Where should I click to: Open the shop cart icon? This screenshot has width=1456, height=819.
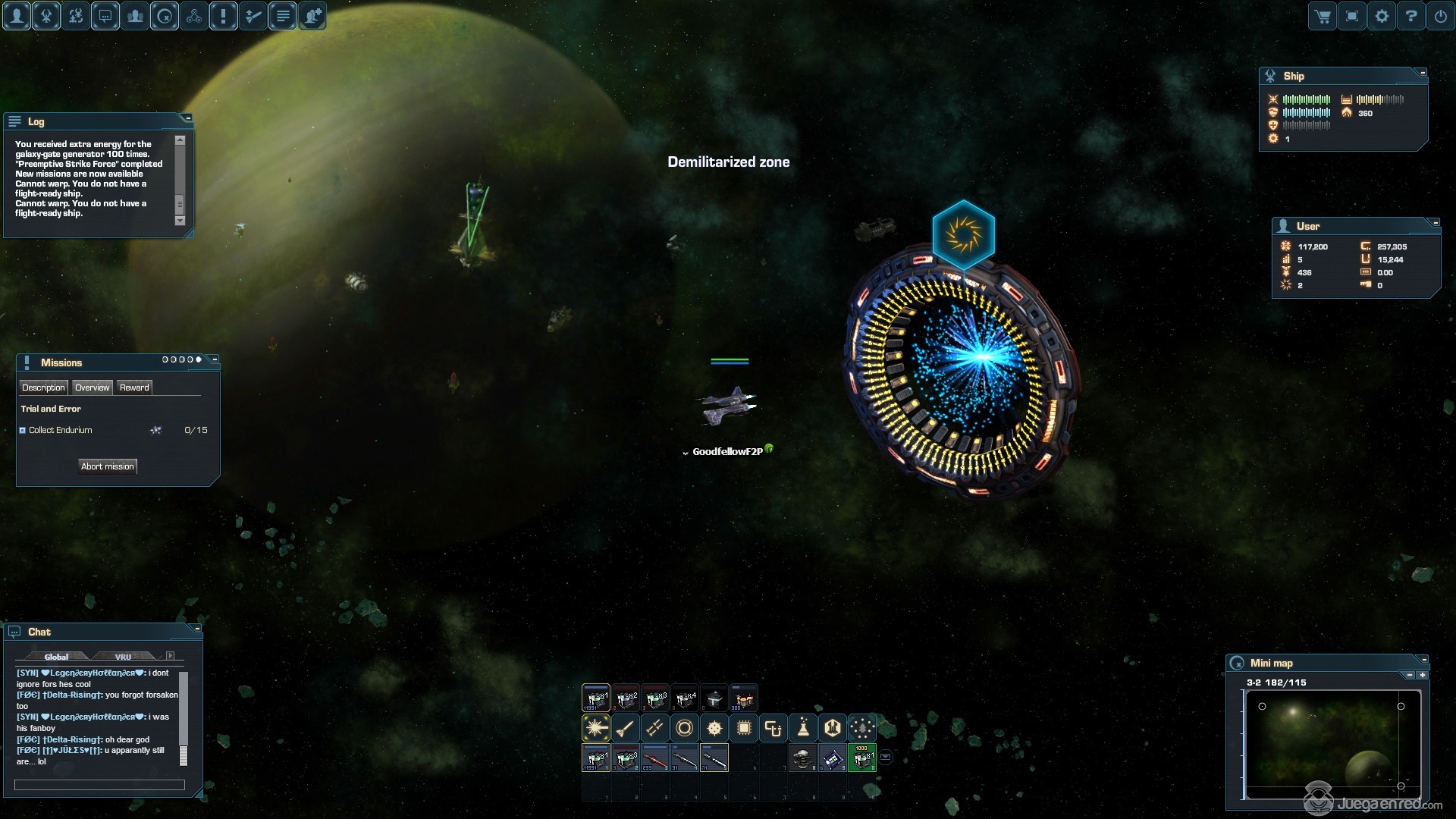(x=1323, y=16)
